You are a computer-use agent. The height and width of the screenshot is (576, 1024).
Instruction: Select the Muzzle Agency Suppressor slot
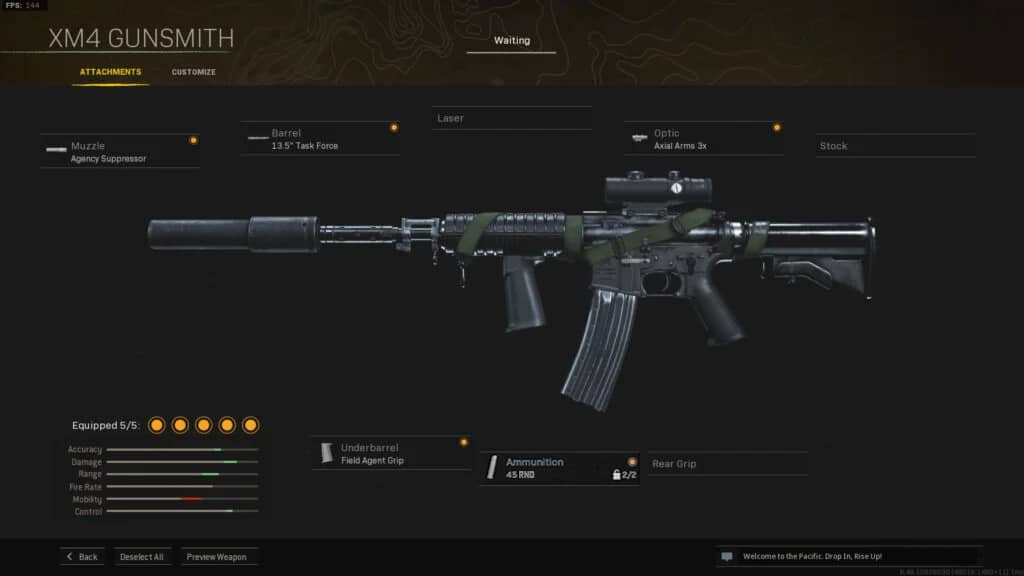tap(120, 151)
